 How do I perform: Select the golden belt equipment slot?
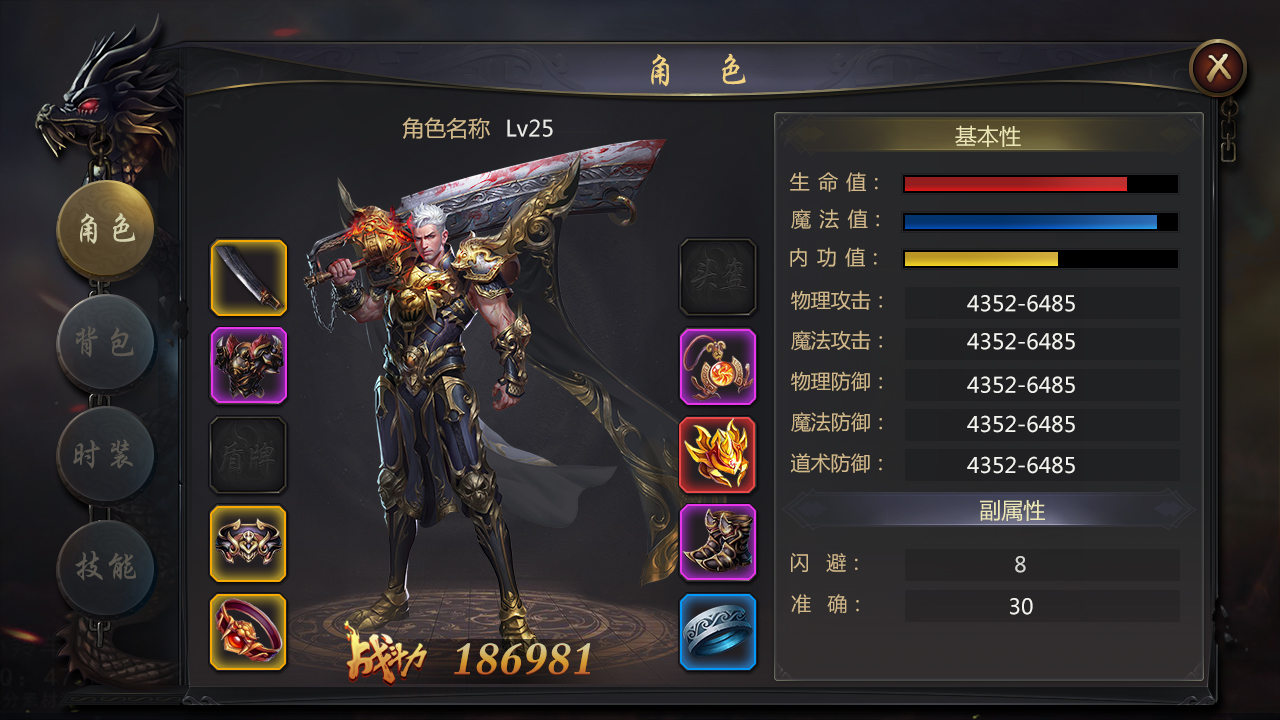coord(248,543)
